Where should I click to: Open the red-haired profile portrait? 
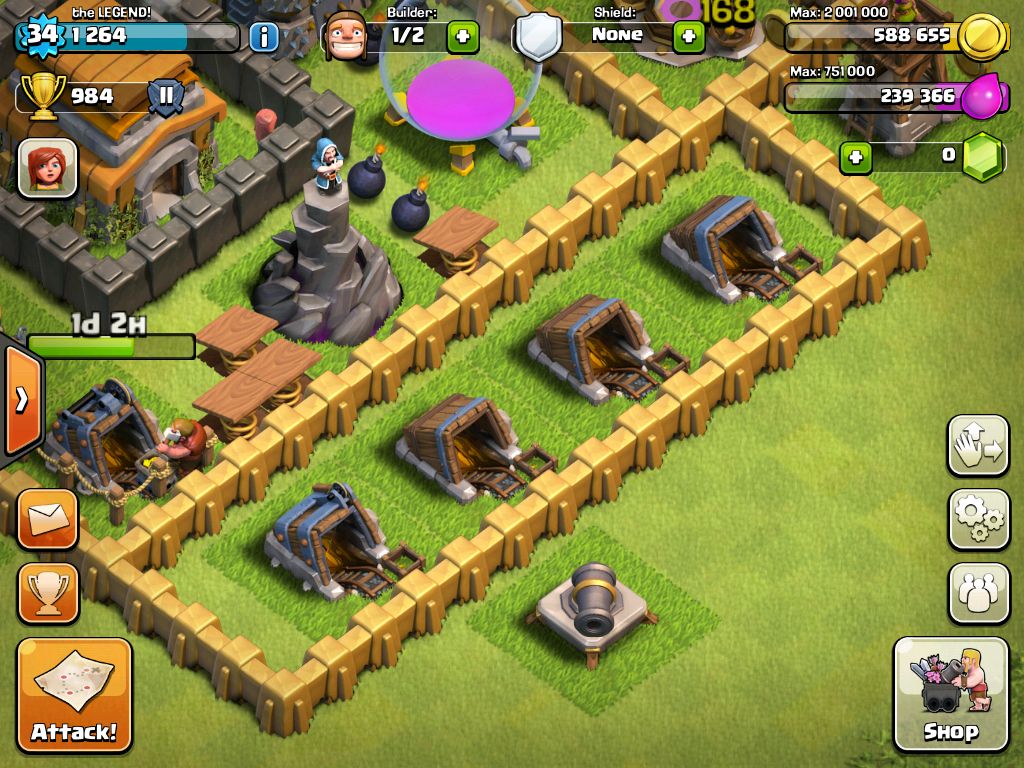click(47, 167)
